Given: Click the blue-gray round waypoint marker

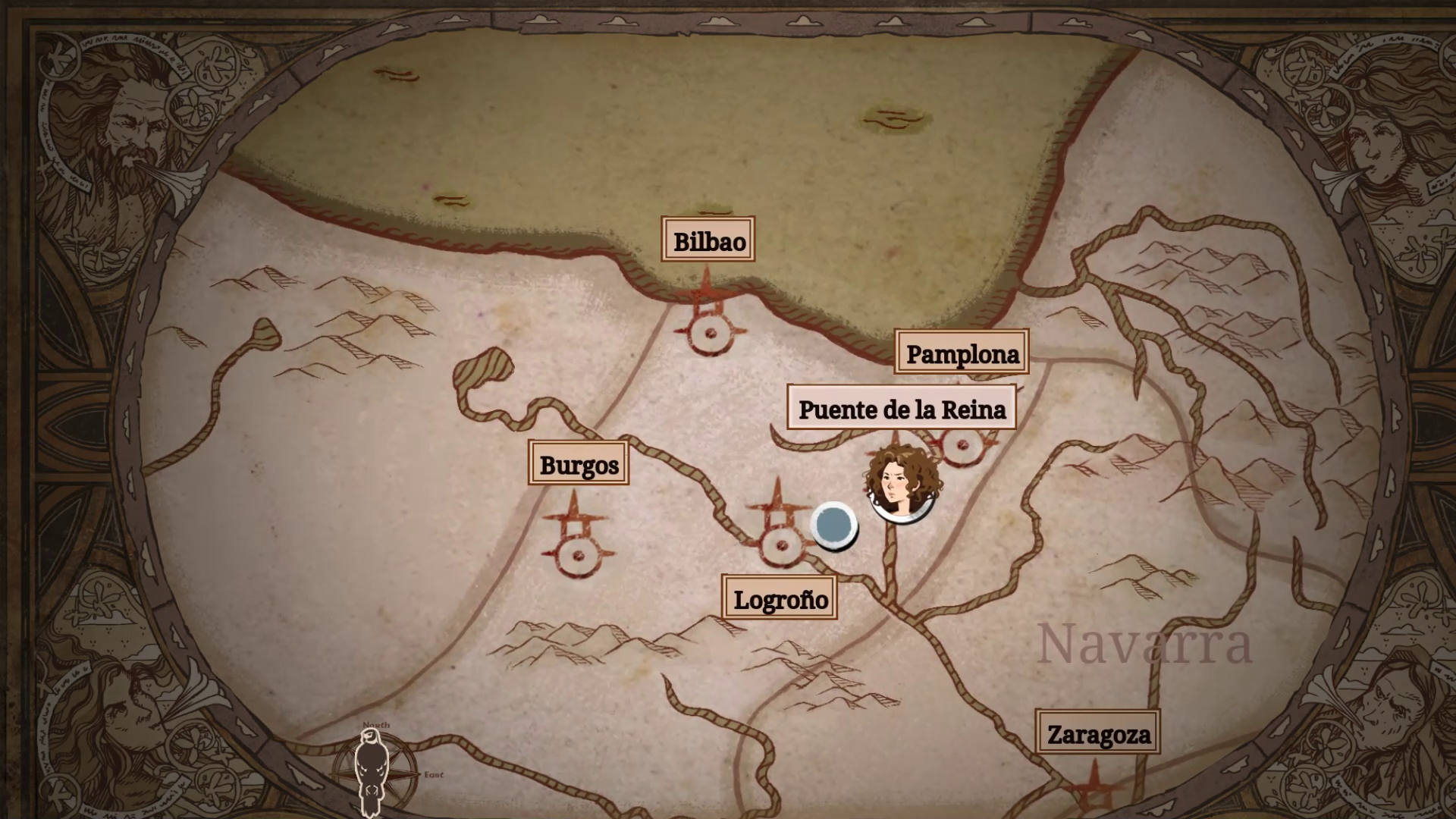Looking at the screenshot, I should (833, 525).
